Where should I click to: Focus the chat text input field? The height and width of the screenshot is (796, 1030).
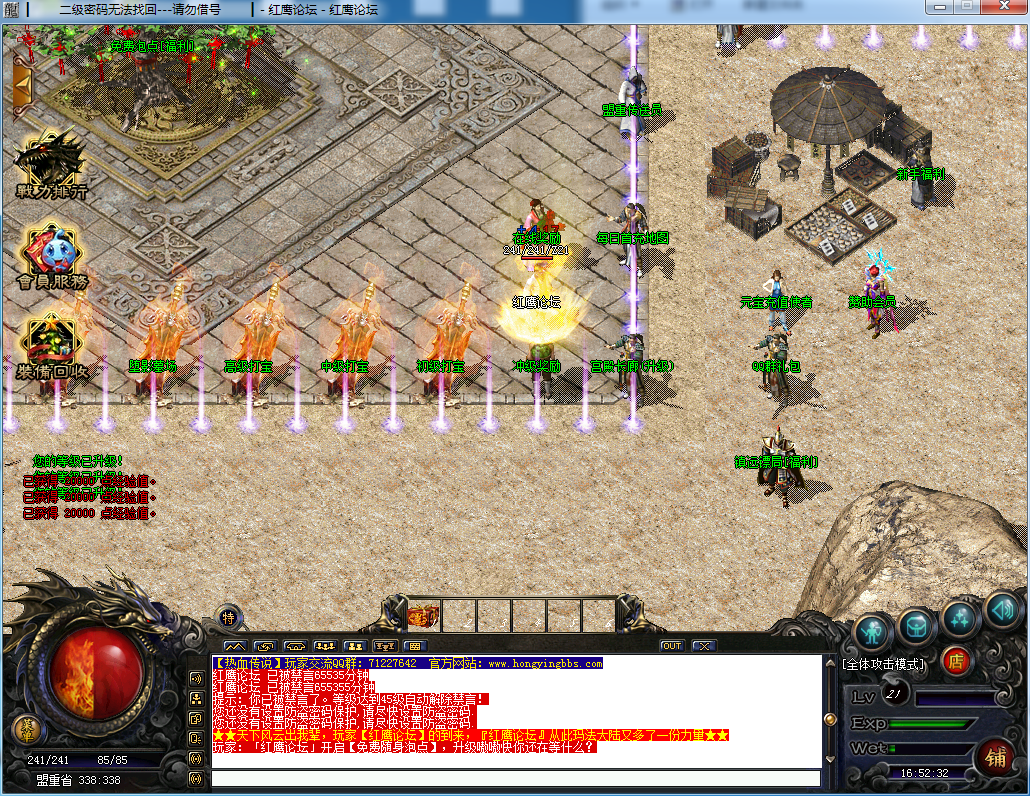coord(515,778)
